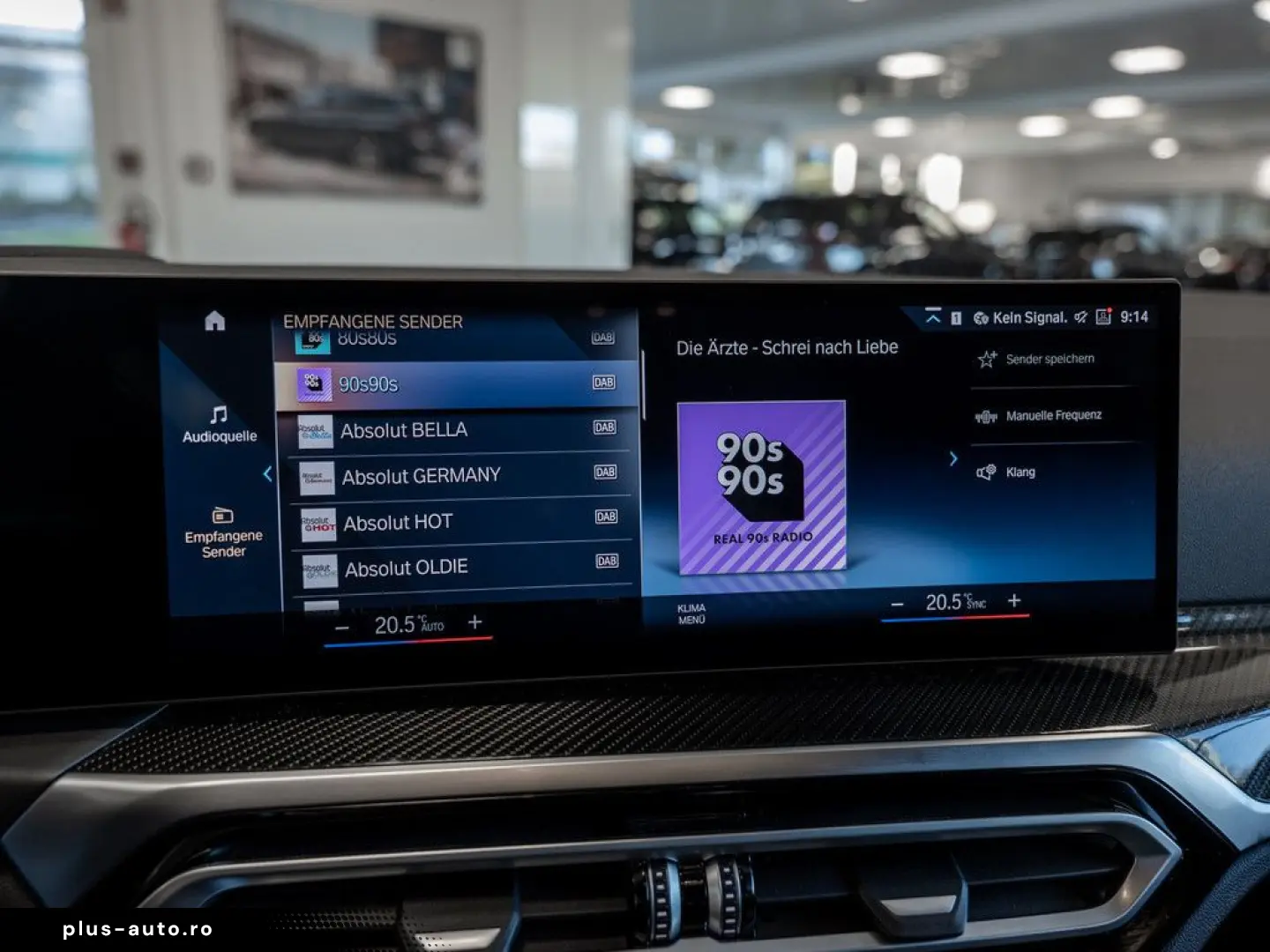
Task: Tap Sender speichern to save station
Action: tap(1041, 359)
